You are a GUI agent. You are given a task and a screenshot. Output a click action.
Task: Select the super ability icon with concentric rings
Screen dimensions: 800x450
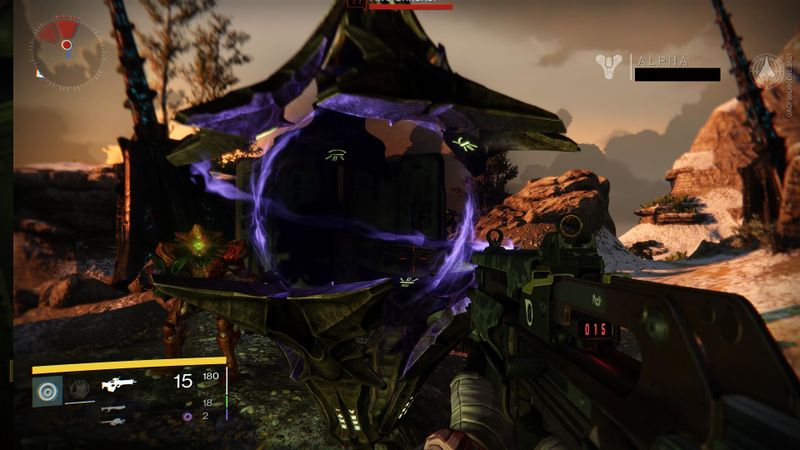click(x=47, y=389)
